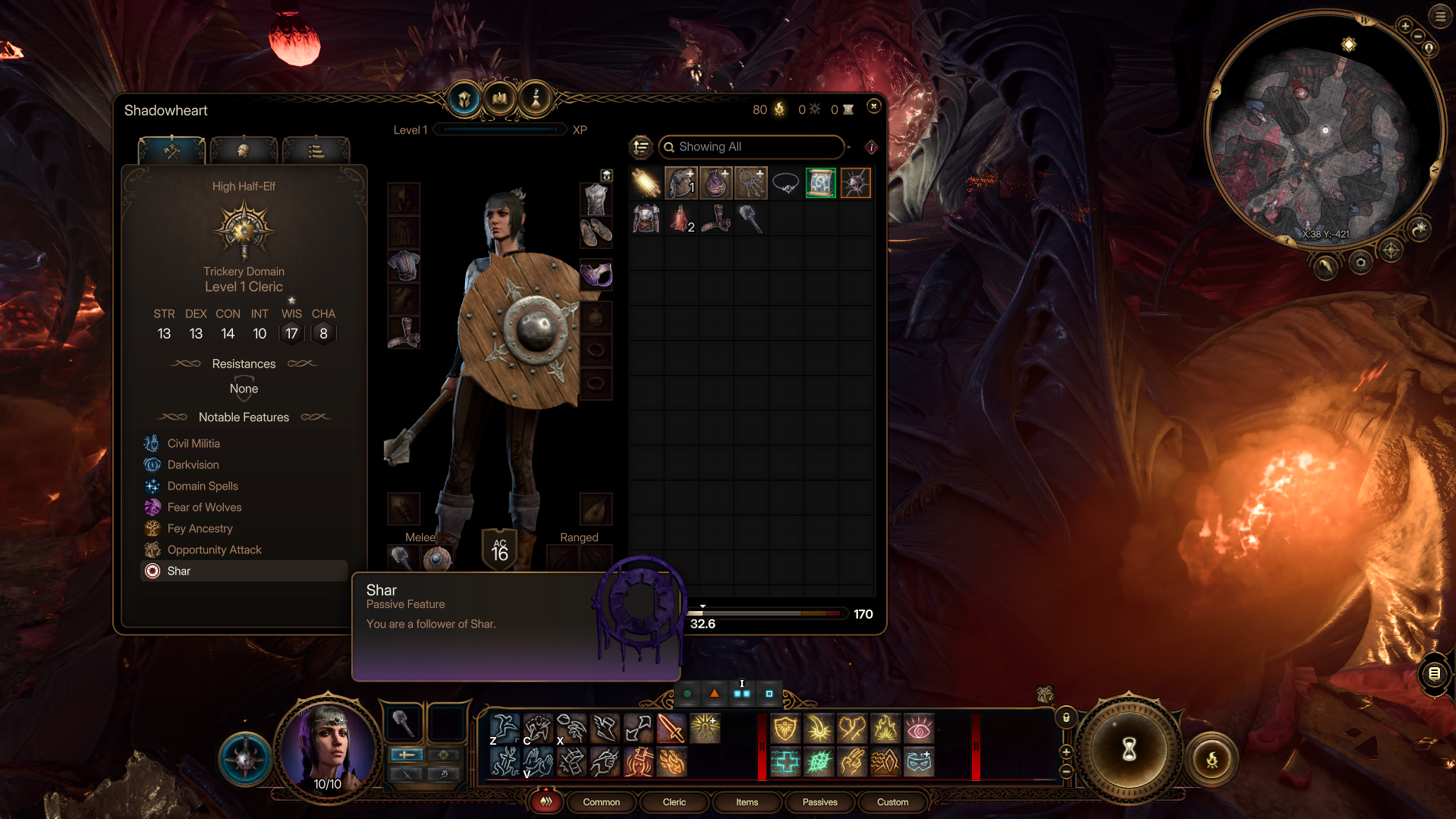Click the inventory search field
Viewport: 1456px width, 819px height.
(x=751, y=146)
